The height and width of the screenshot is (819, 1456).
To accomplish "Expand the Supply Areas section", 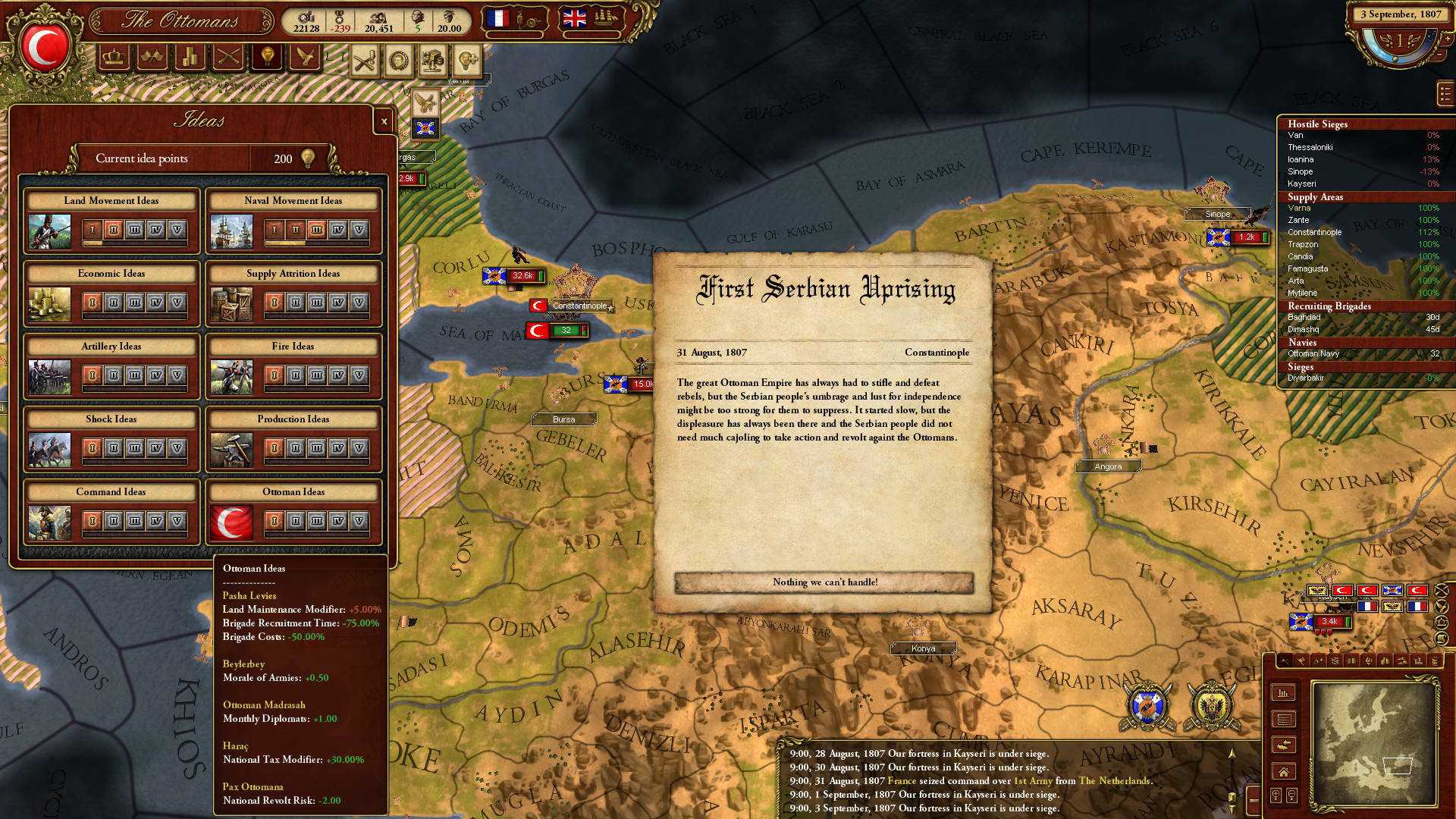I will [1314, 196].
